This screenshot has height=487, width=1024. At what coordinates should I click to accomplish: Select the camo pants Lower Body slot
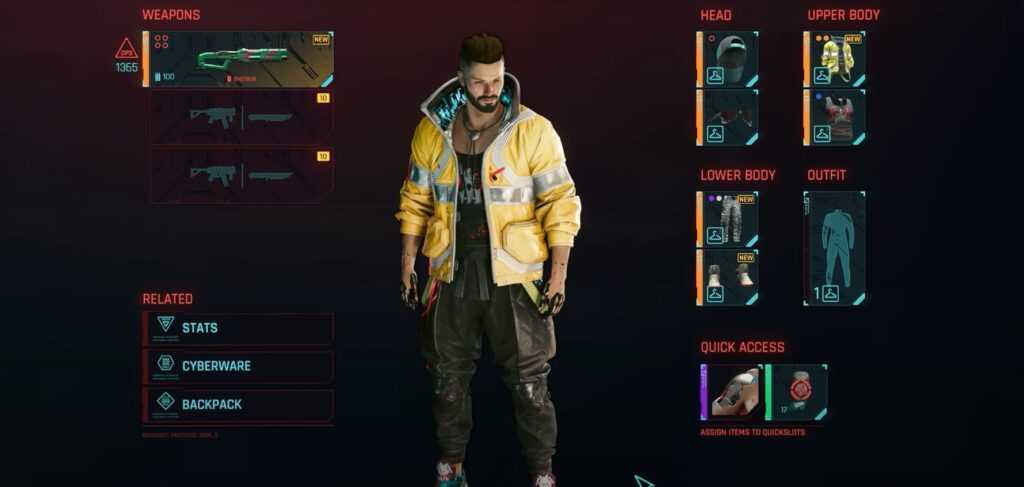pos(728,219)
